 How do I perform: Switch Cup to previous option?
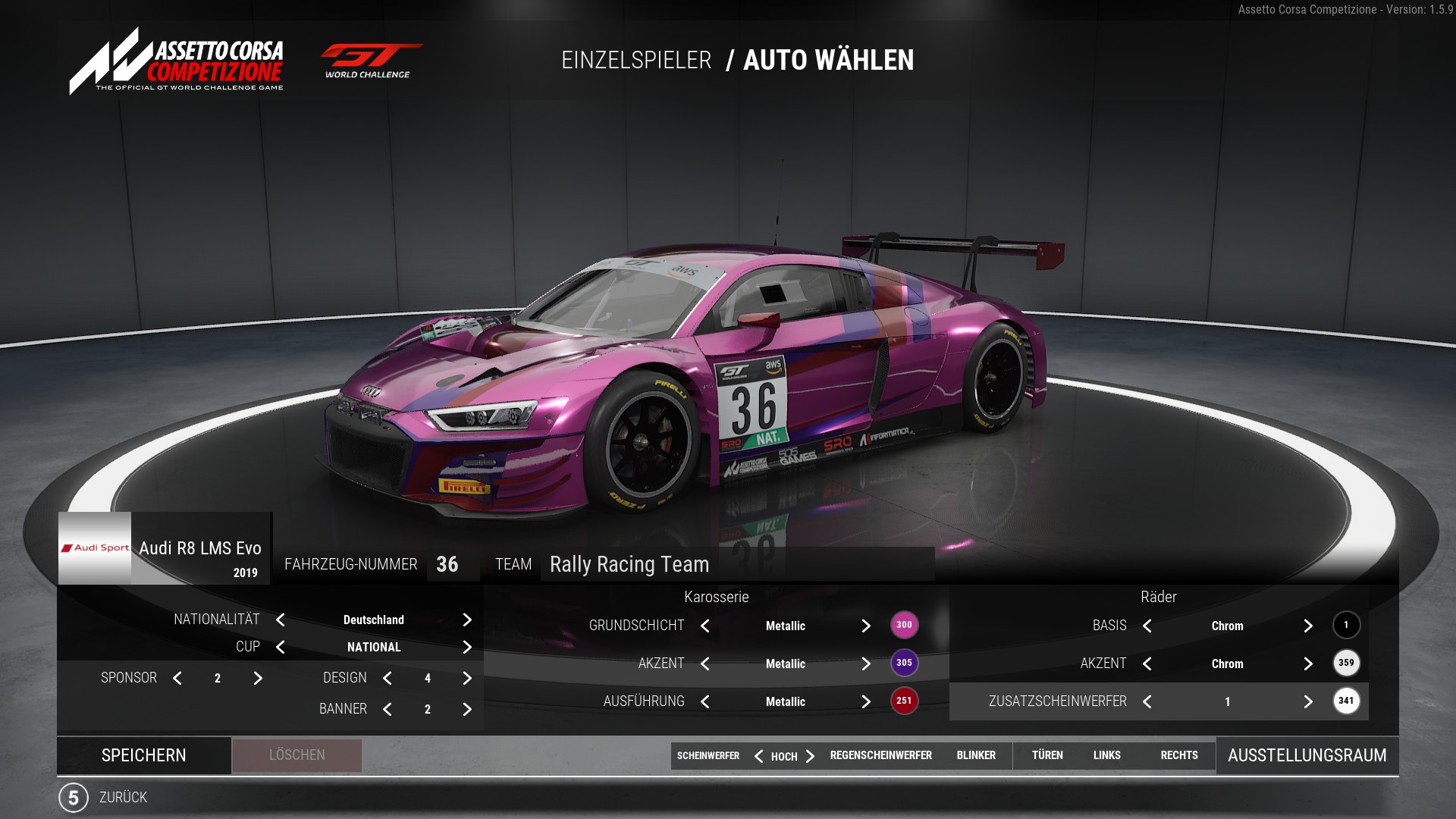point(281,647)
